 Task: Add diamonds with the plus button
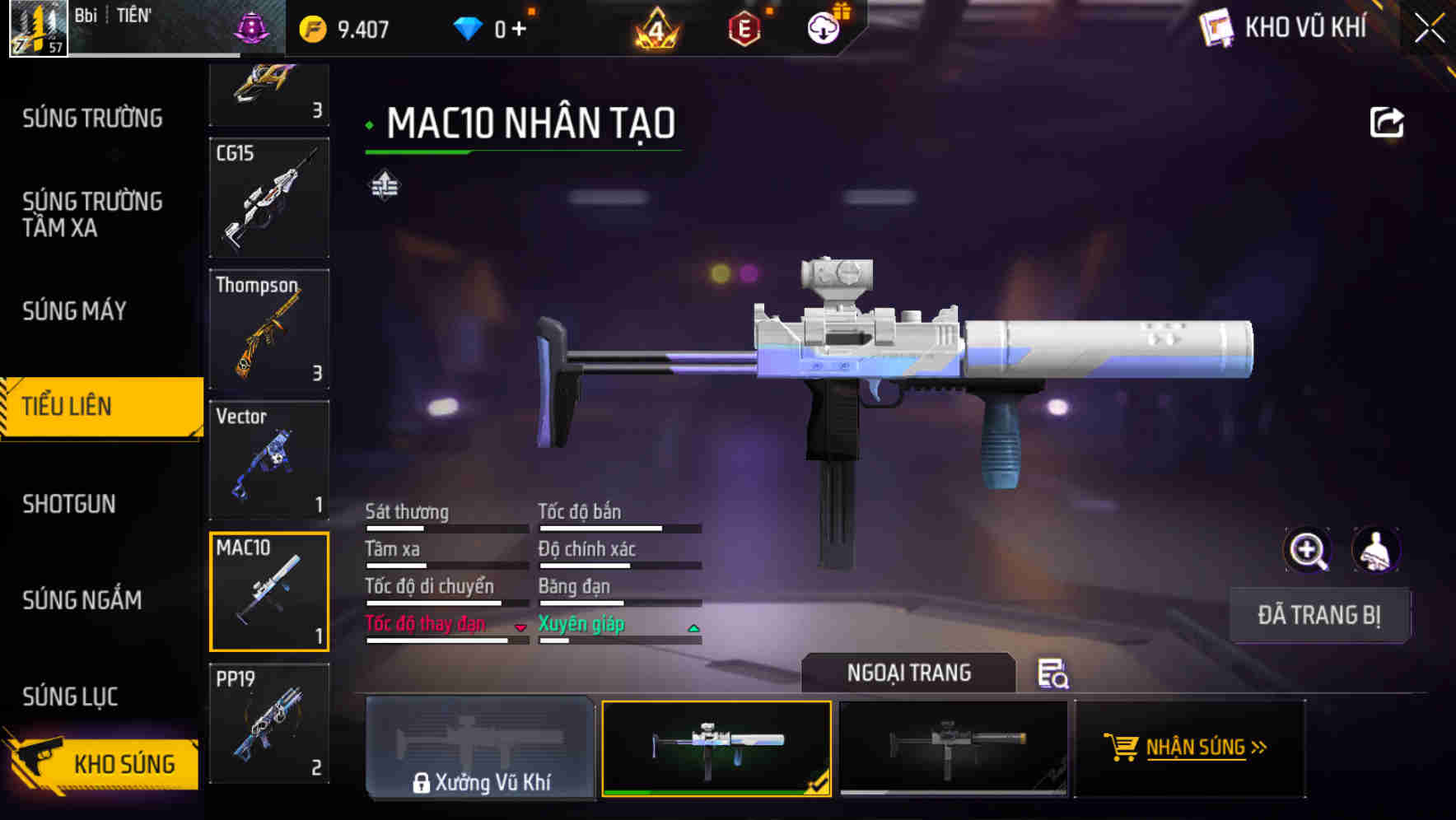(x=519, y=30)
